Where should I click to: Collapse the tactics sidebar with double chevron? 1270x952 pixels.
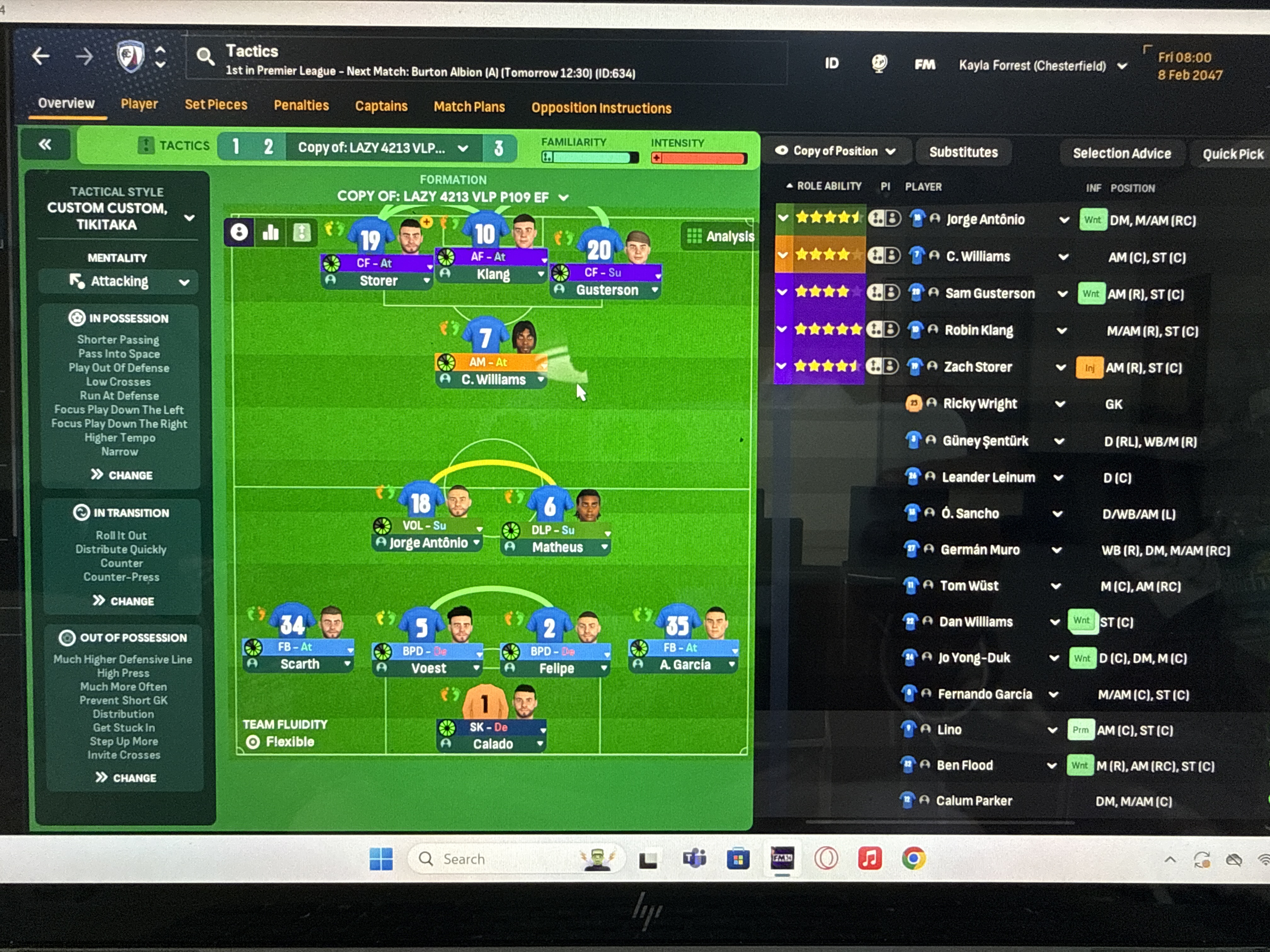[x=45, y=144]
